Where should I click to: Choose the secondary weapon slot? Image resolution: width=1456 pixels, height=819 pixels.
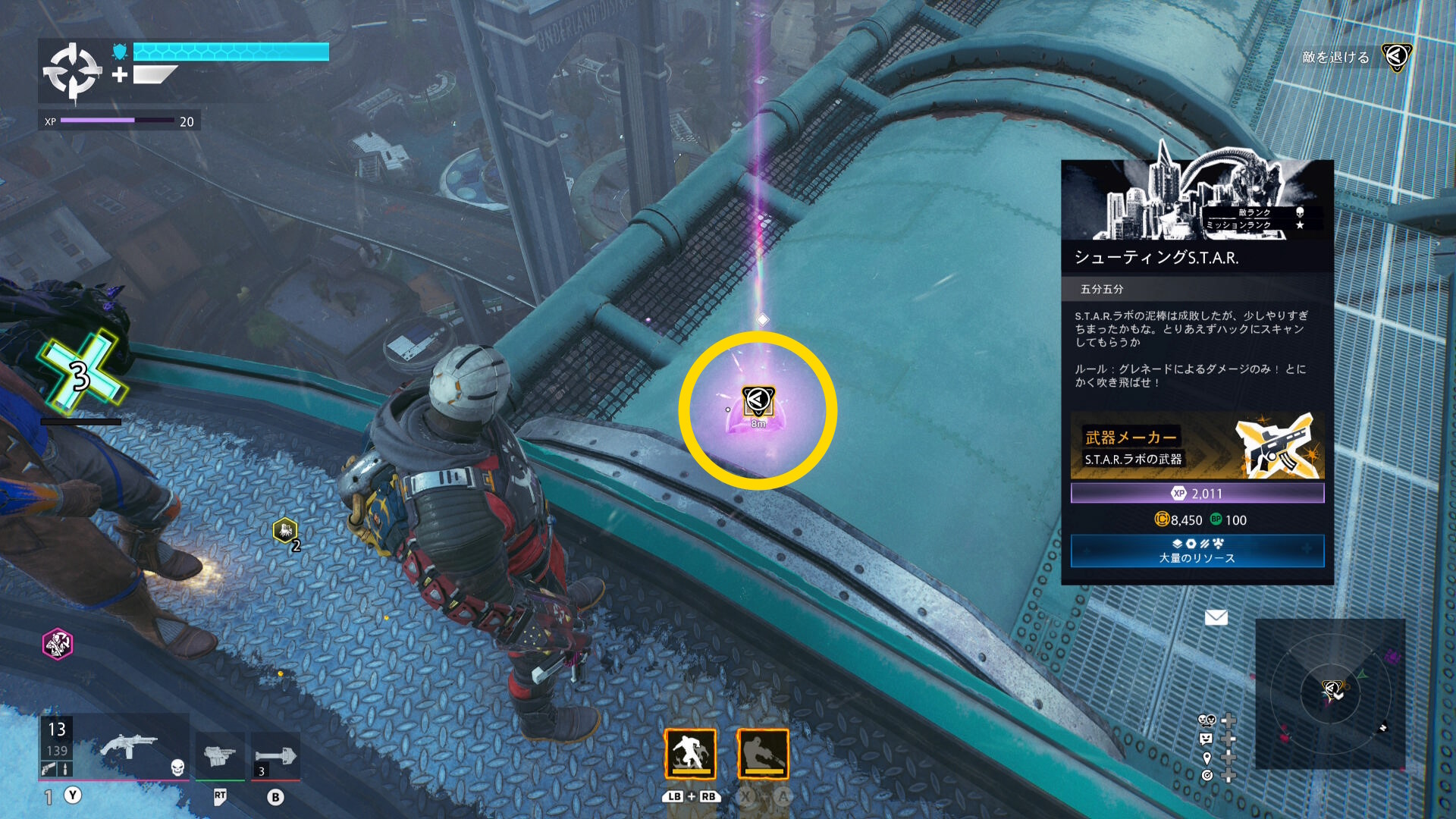[220, 755]
